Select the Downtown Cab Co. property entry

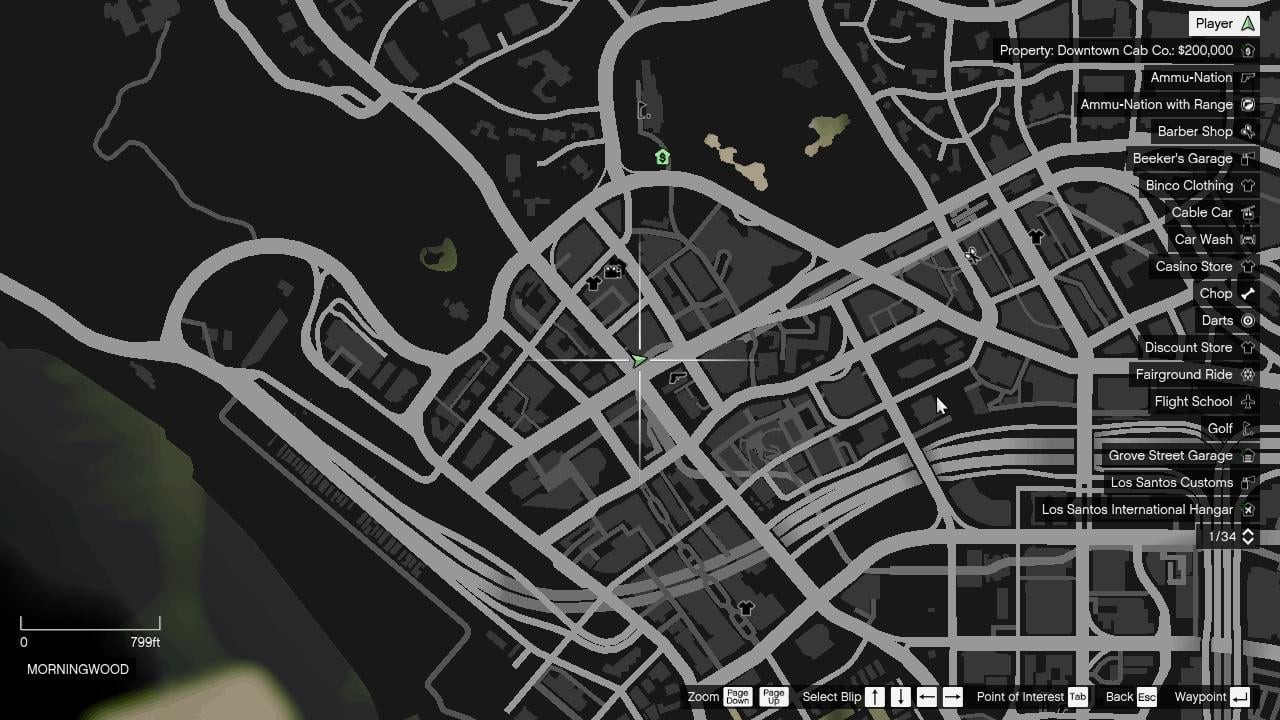pos(1122,50)
